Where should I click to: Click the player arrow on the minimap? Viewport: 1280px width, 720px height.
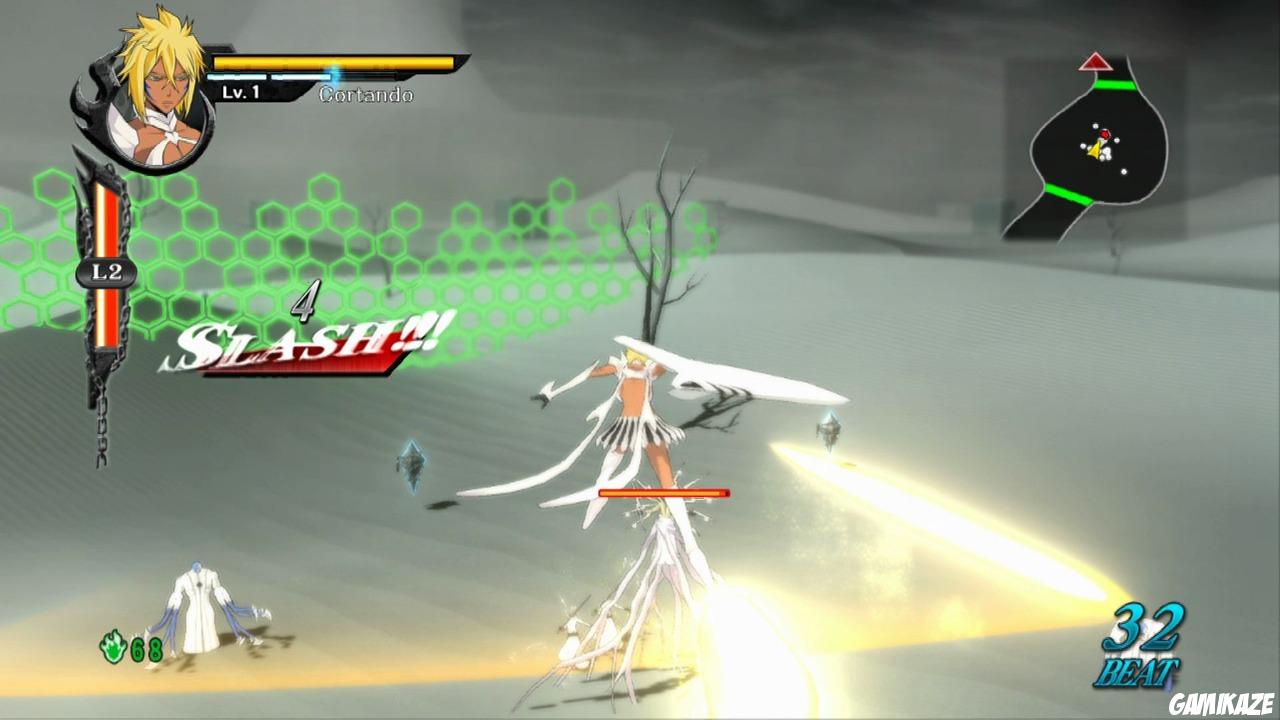(1096, 148)
